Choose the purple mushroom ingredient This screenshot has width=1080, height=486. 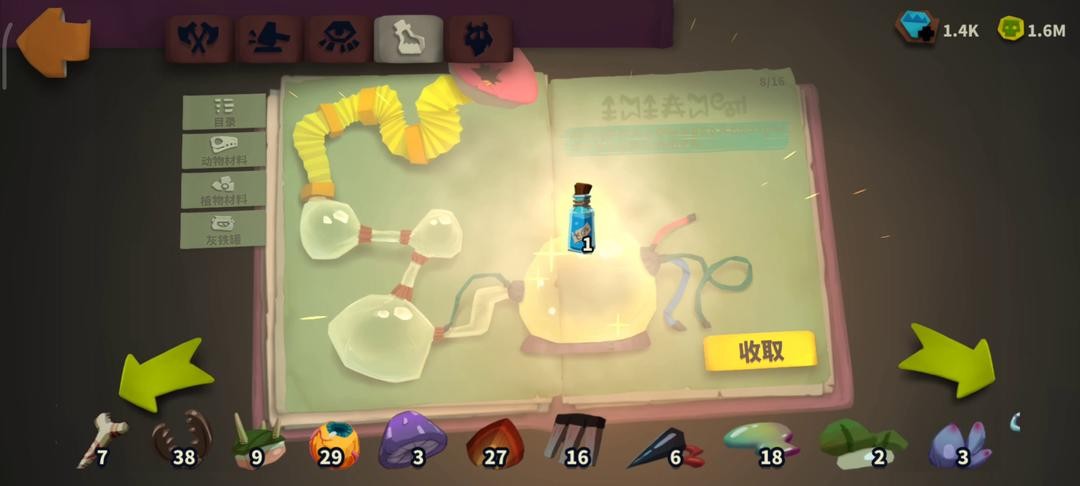pyautogui.click(x=412, y=439)
